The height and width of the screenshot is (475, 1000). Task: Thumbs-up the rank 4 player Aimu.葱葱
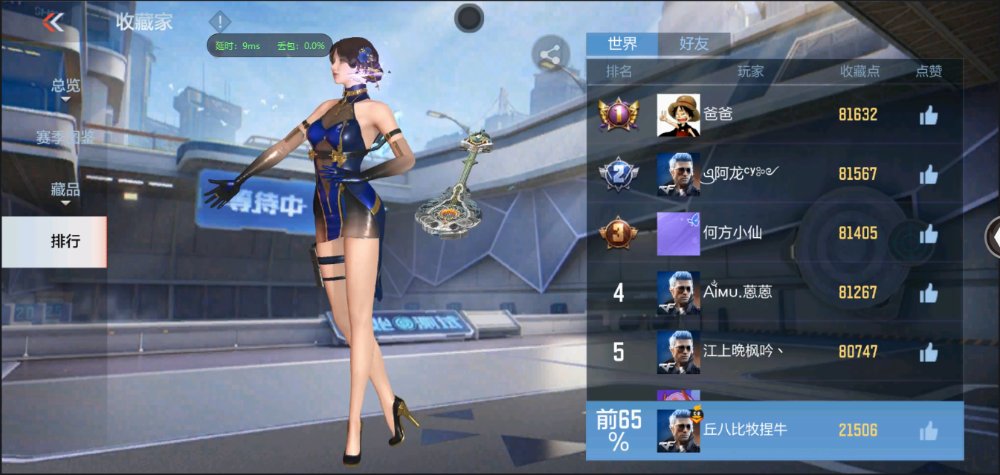[928, 293]
